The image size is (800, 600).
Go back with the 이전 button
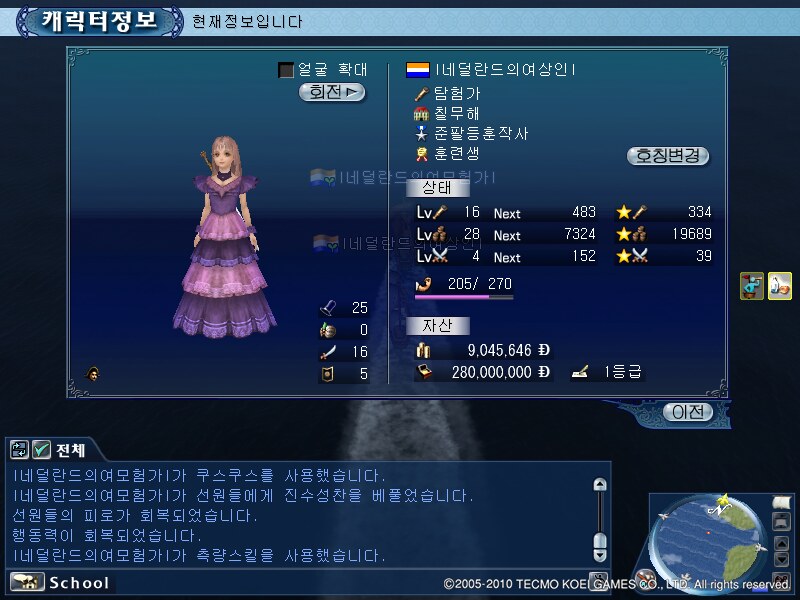pyautogui.click(x=689, y=411)
